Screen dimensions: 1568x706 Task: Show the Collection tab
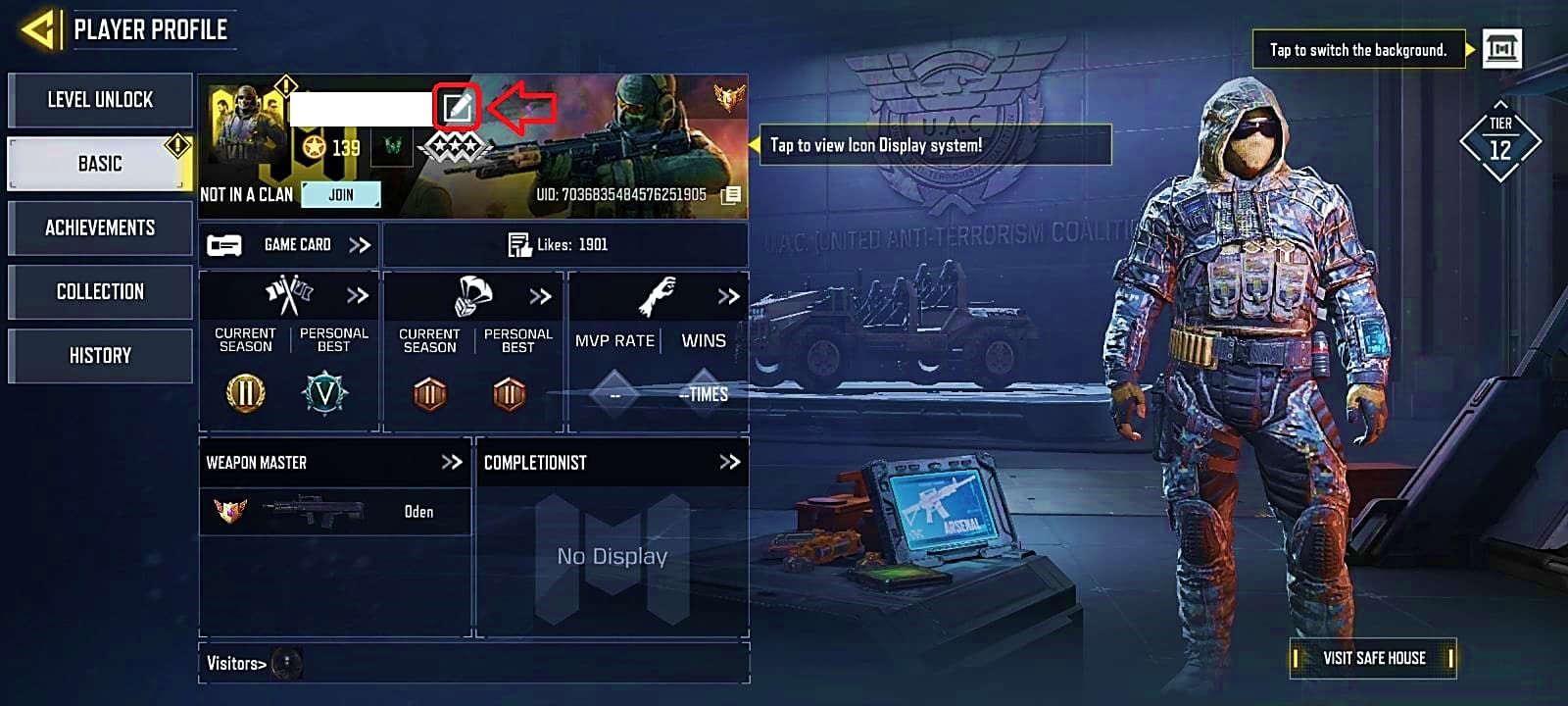click(x=100, y=291)
